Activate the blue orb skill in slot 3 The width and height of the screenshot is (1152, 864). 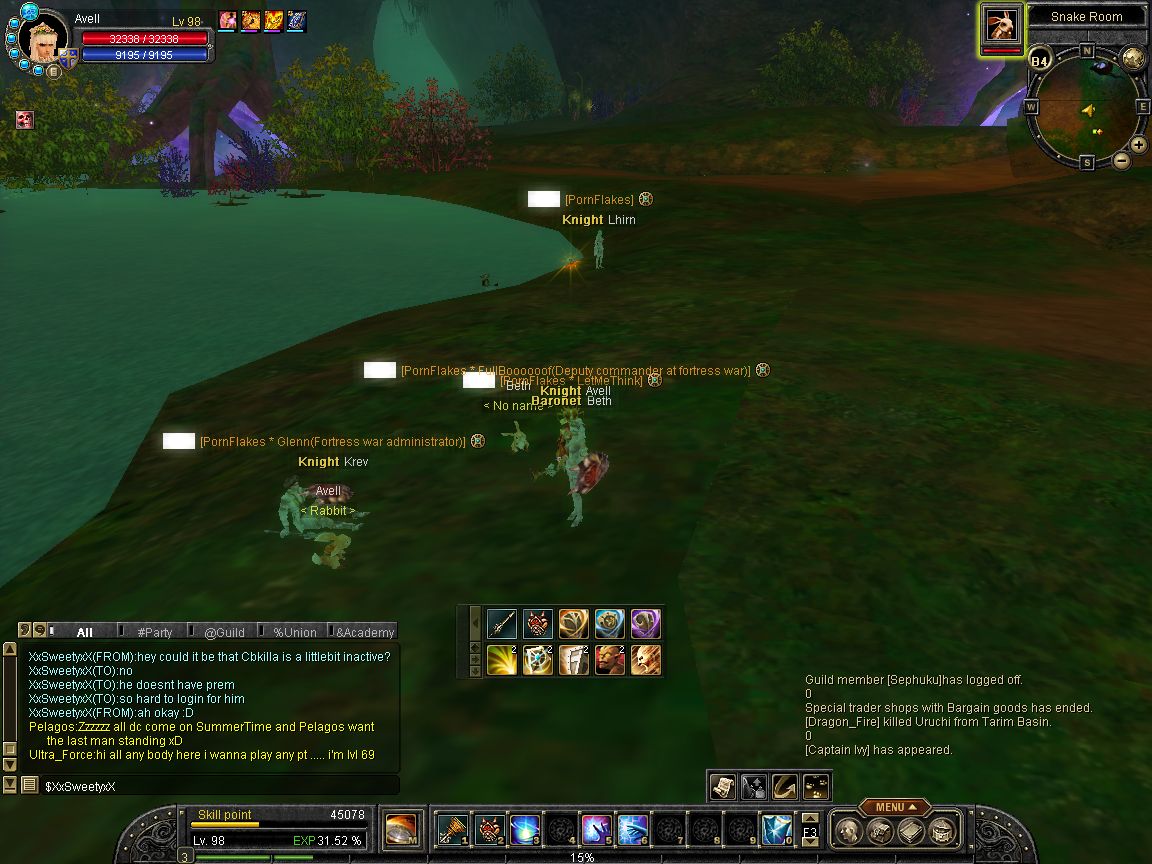(x=524, y=830)
